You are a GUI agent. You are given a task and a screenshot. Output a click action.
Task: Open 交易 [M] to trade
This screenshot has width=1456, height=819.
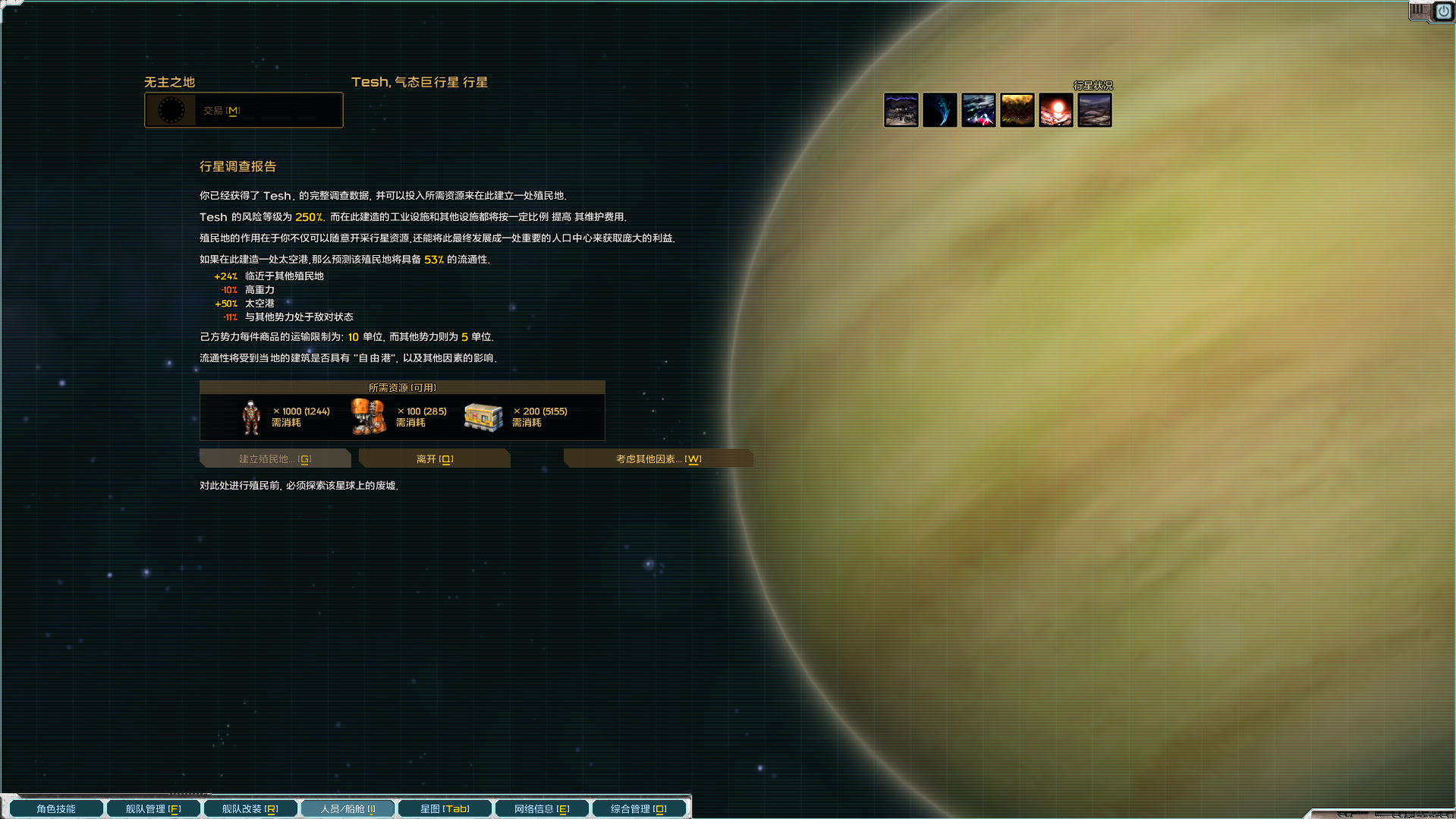[243, 109]
